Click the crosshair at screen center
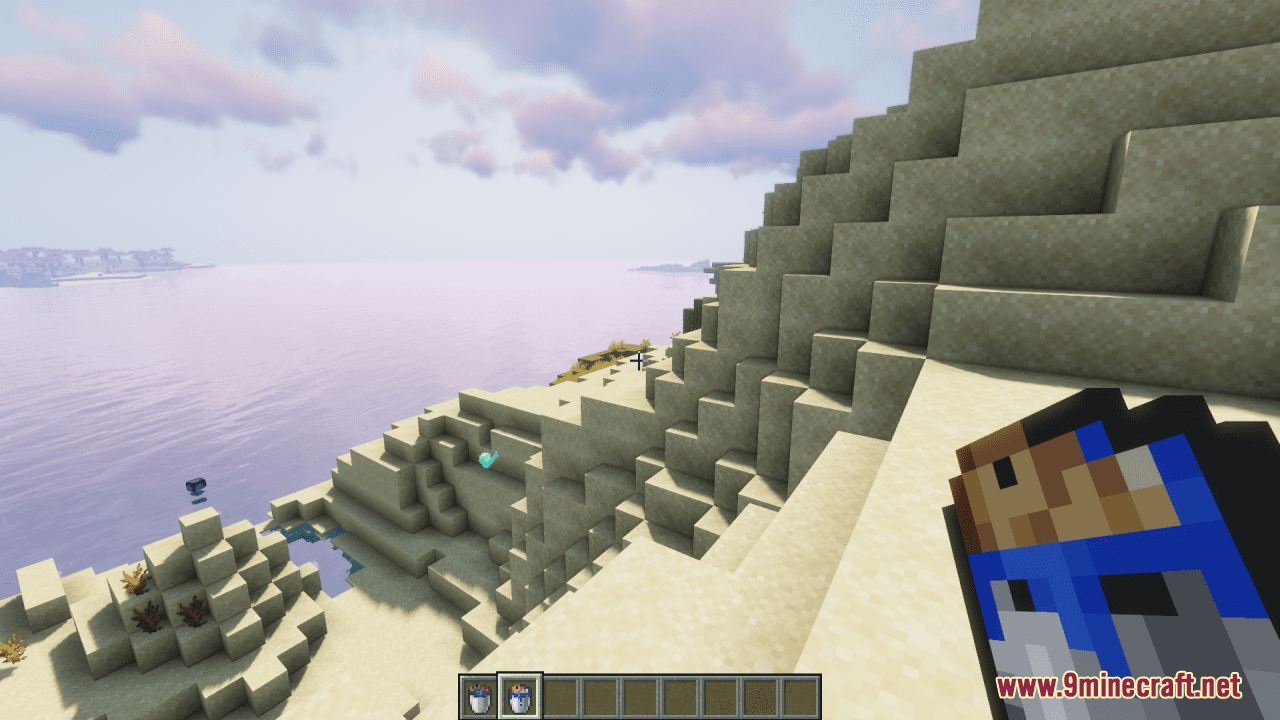The width and height of the screenshot is (1280, 720). point(640,360)
